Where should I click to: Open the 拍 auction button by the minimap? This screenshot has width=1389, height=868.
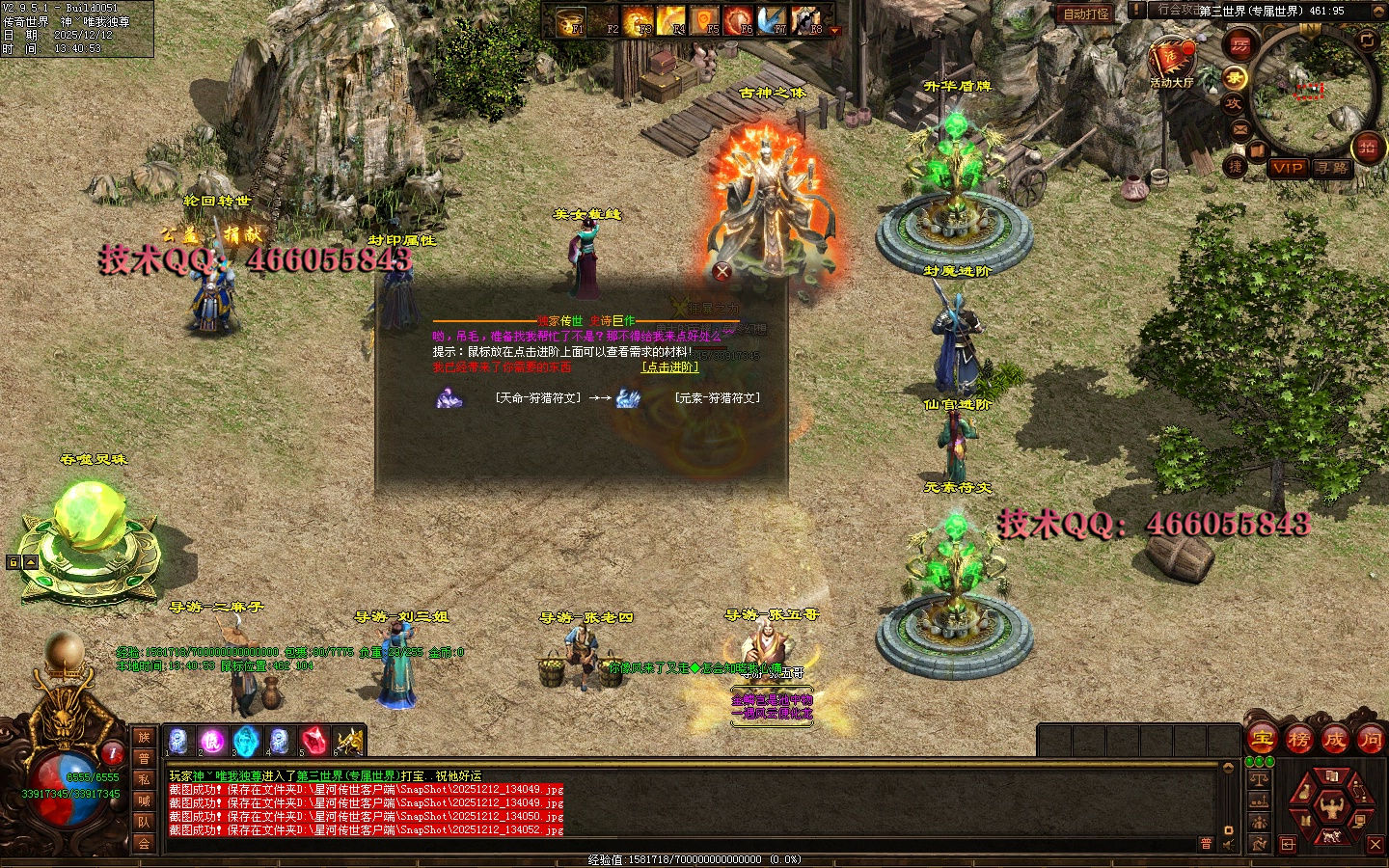coord(1367,147)
